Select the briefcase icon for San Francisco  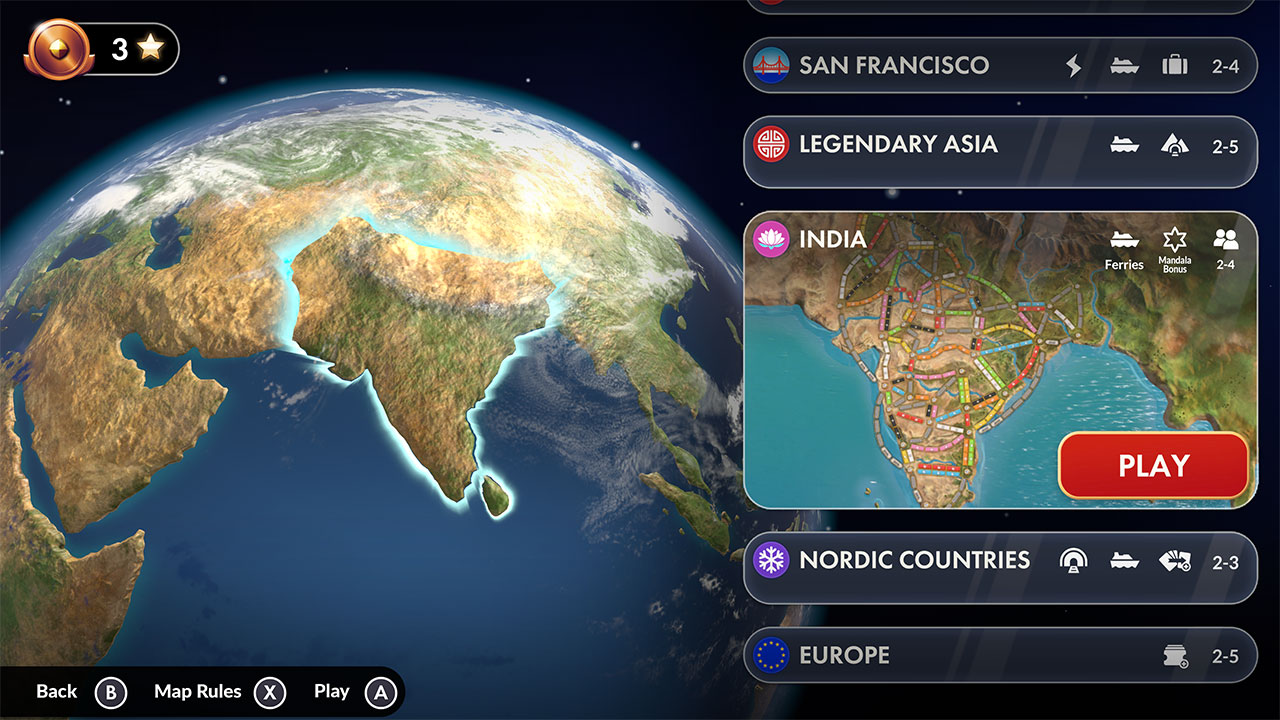pyautogui.click(x=1174, y=65)
